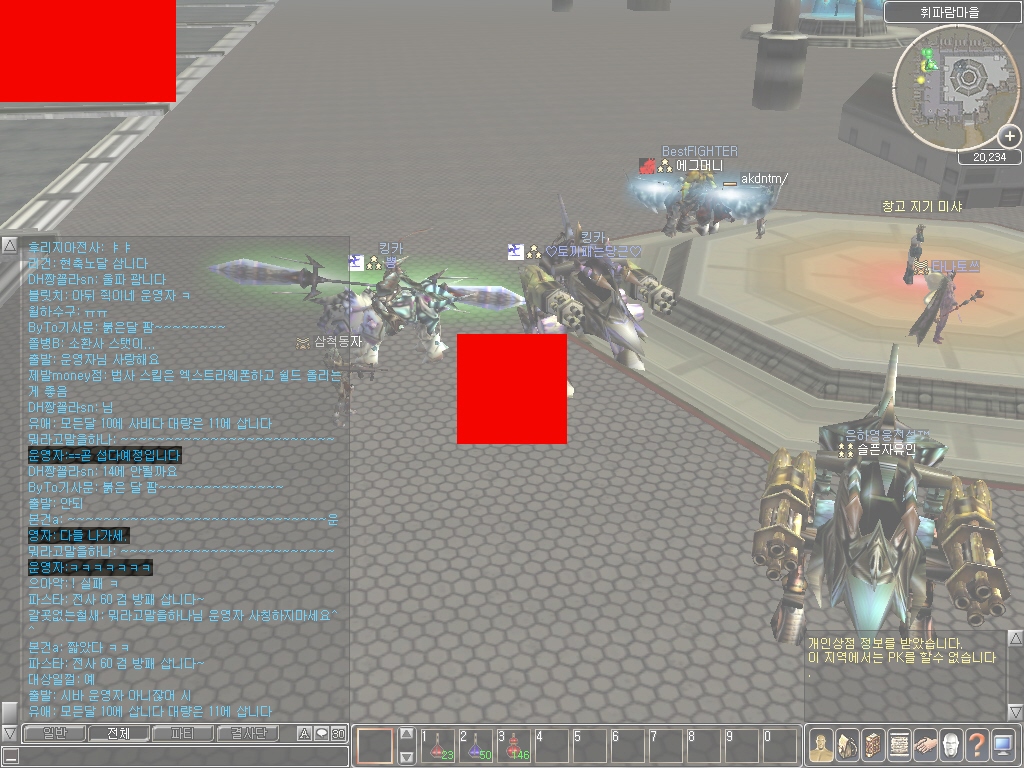
Task: Zoom the minimap with the plus button
Action: click(1010, 136)
